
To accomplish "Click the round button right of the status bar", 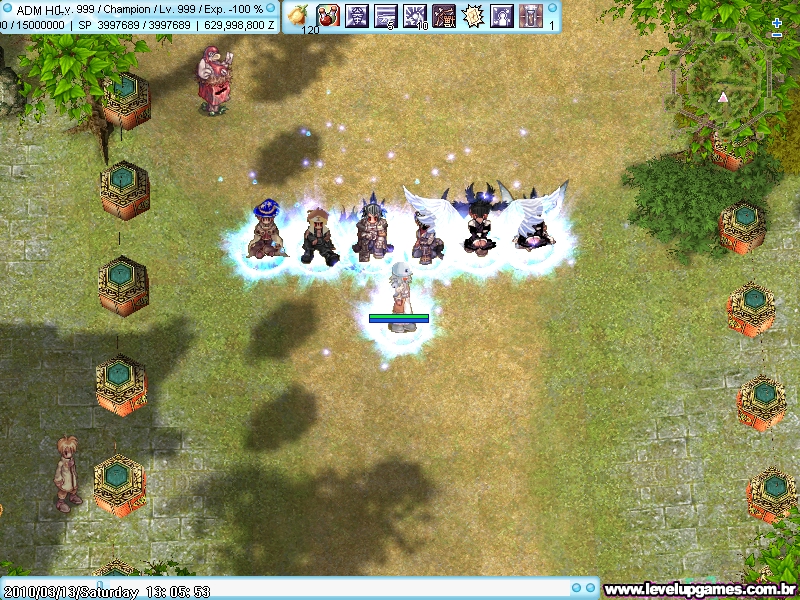I will tap(270, 7).
